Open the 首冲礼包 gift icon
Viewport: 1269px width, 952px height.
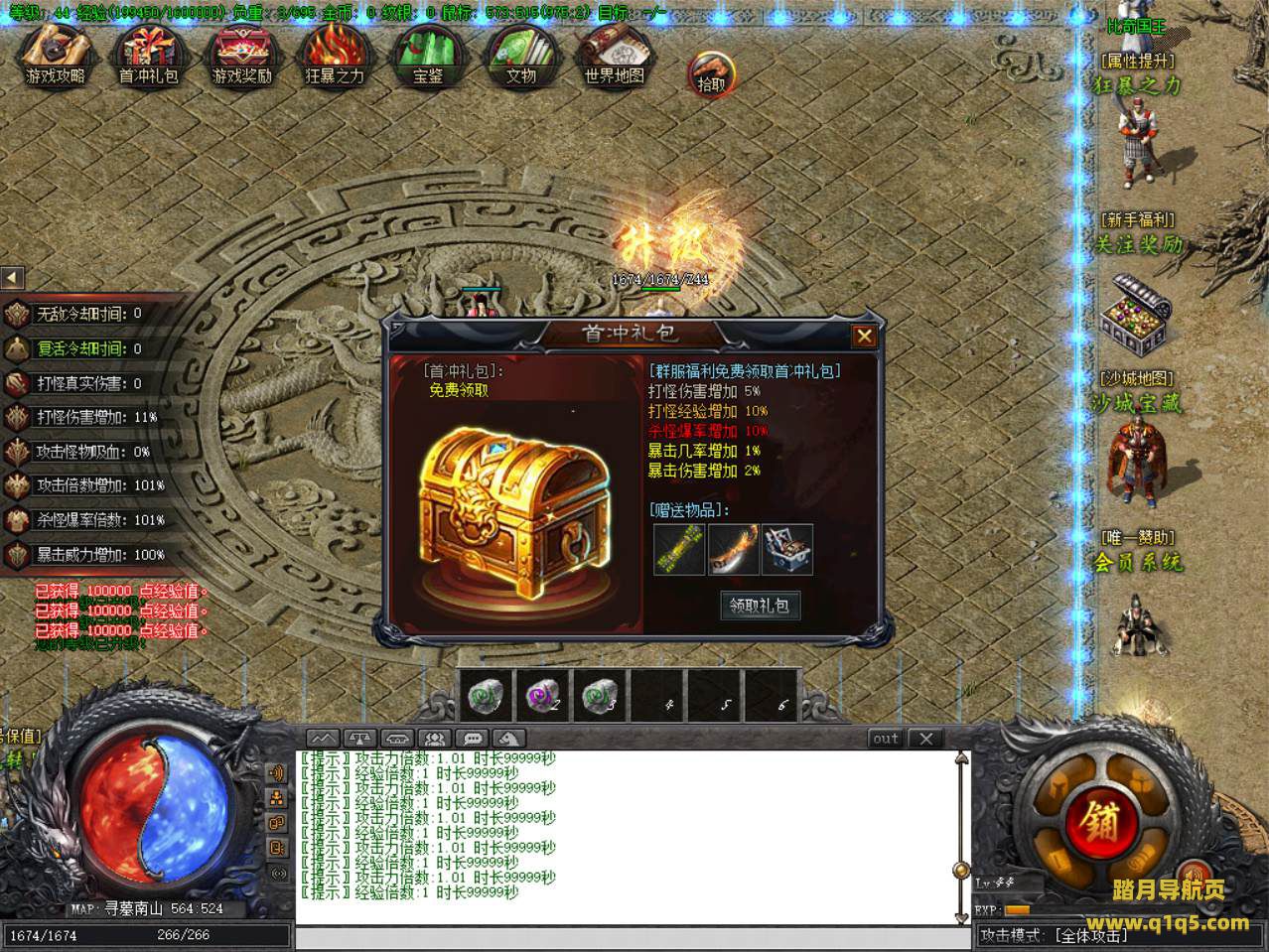(148, 56)
